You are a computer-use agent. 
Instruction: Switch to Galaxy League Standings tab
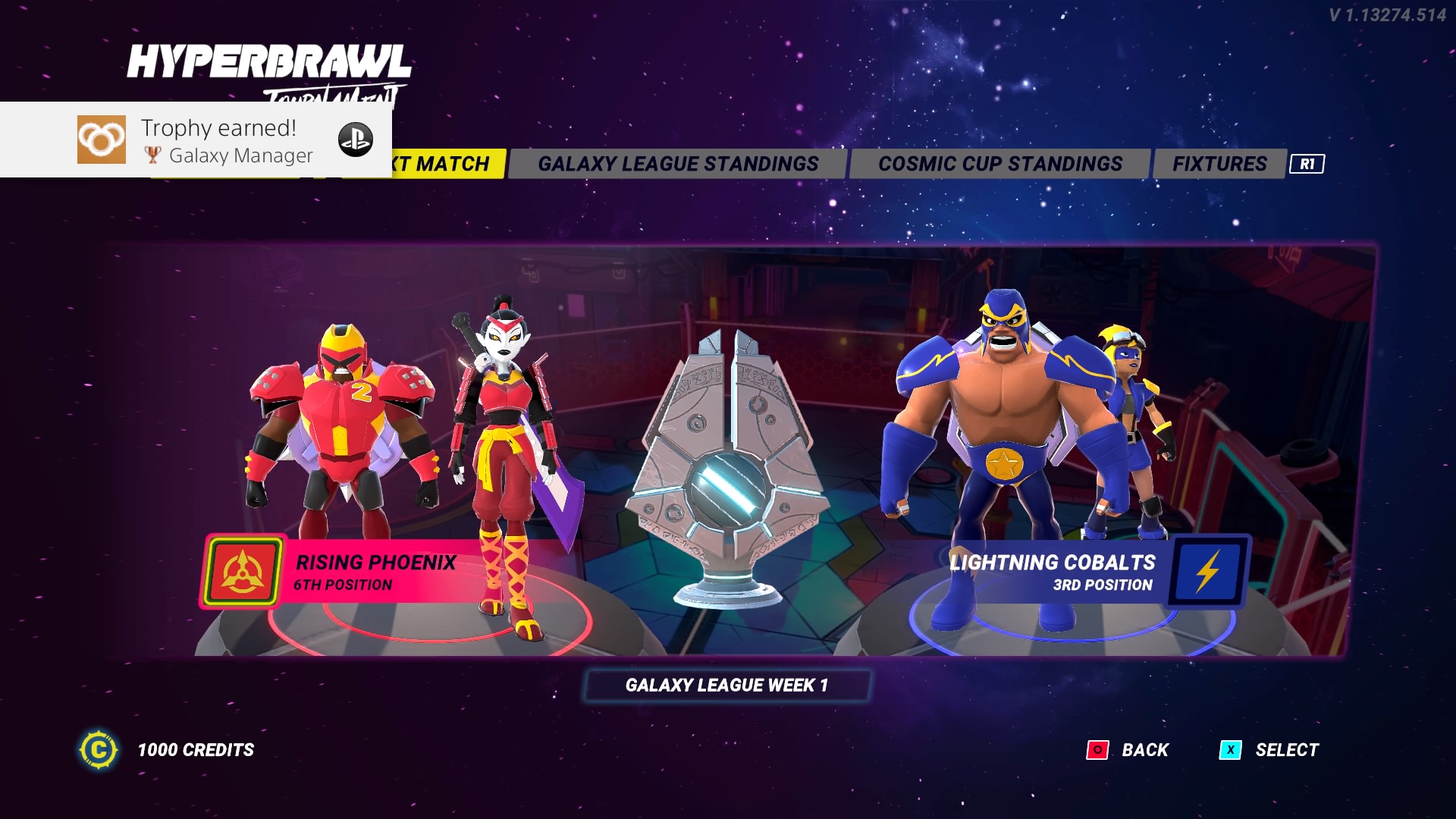point(677,164)
